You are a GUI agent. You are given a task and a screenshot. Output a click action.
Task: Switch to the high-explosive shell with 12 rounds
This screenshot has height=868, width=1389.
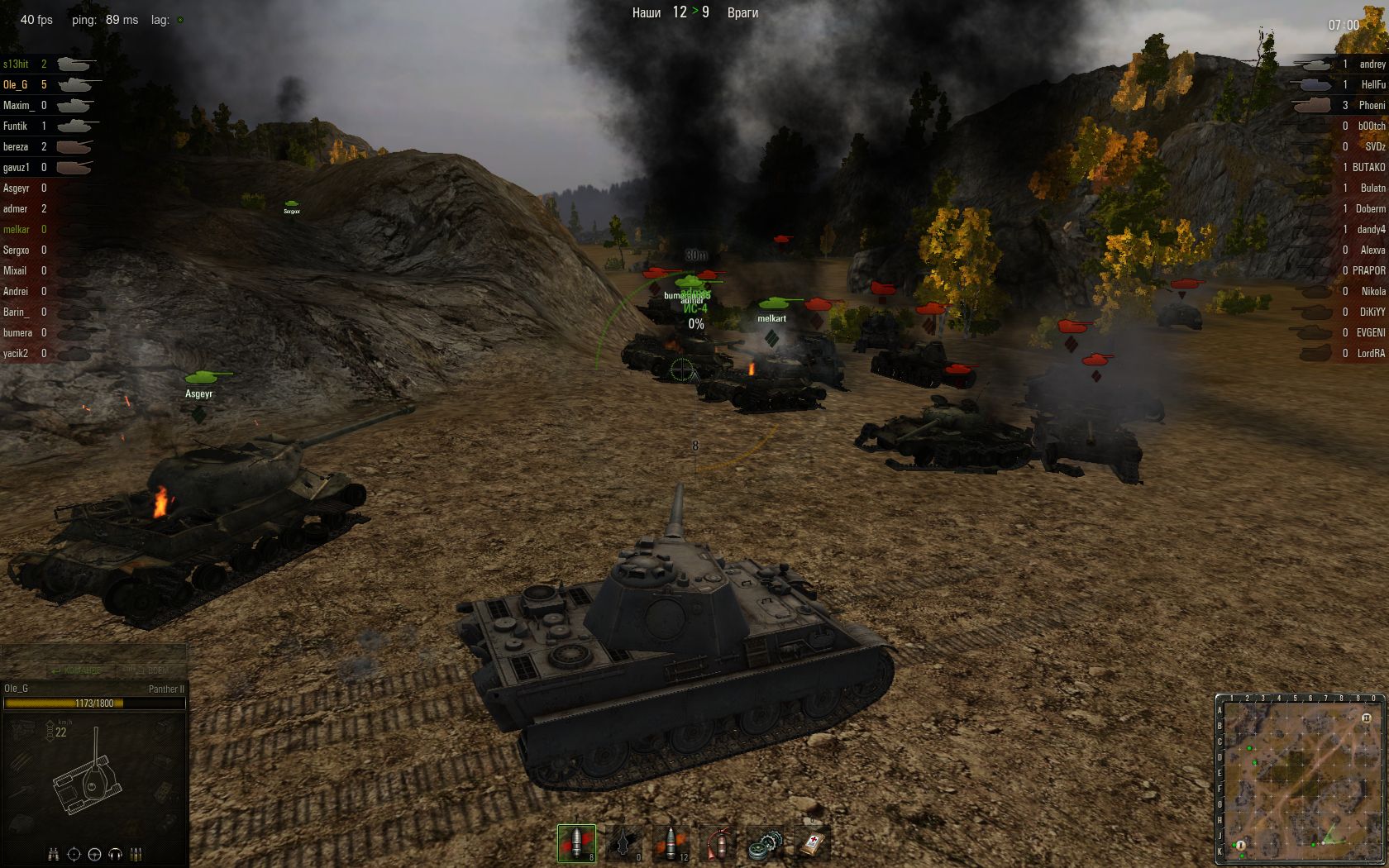tap(670, 843)
